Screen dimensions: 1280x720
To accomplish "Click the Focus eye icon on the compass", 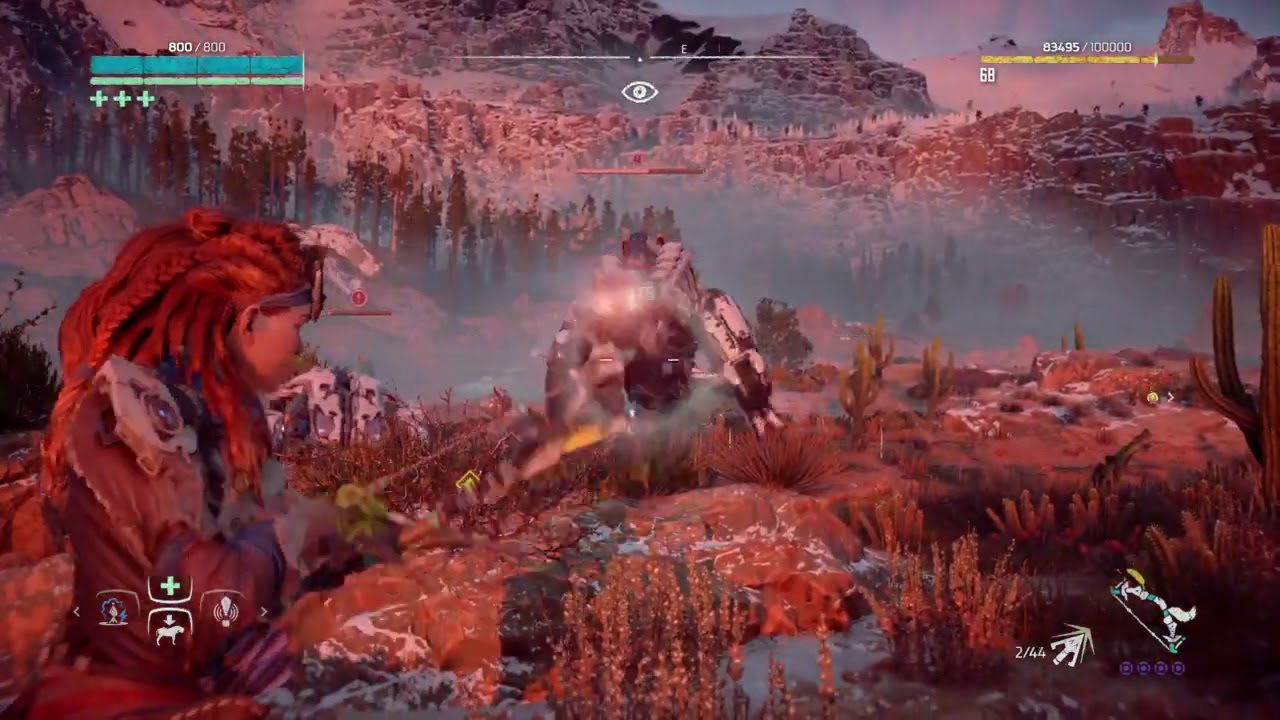I will click(x=640, y=92).
